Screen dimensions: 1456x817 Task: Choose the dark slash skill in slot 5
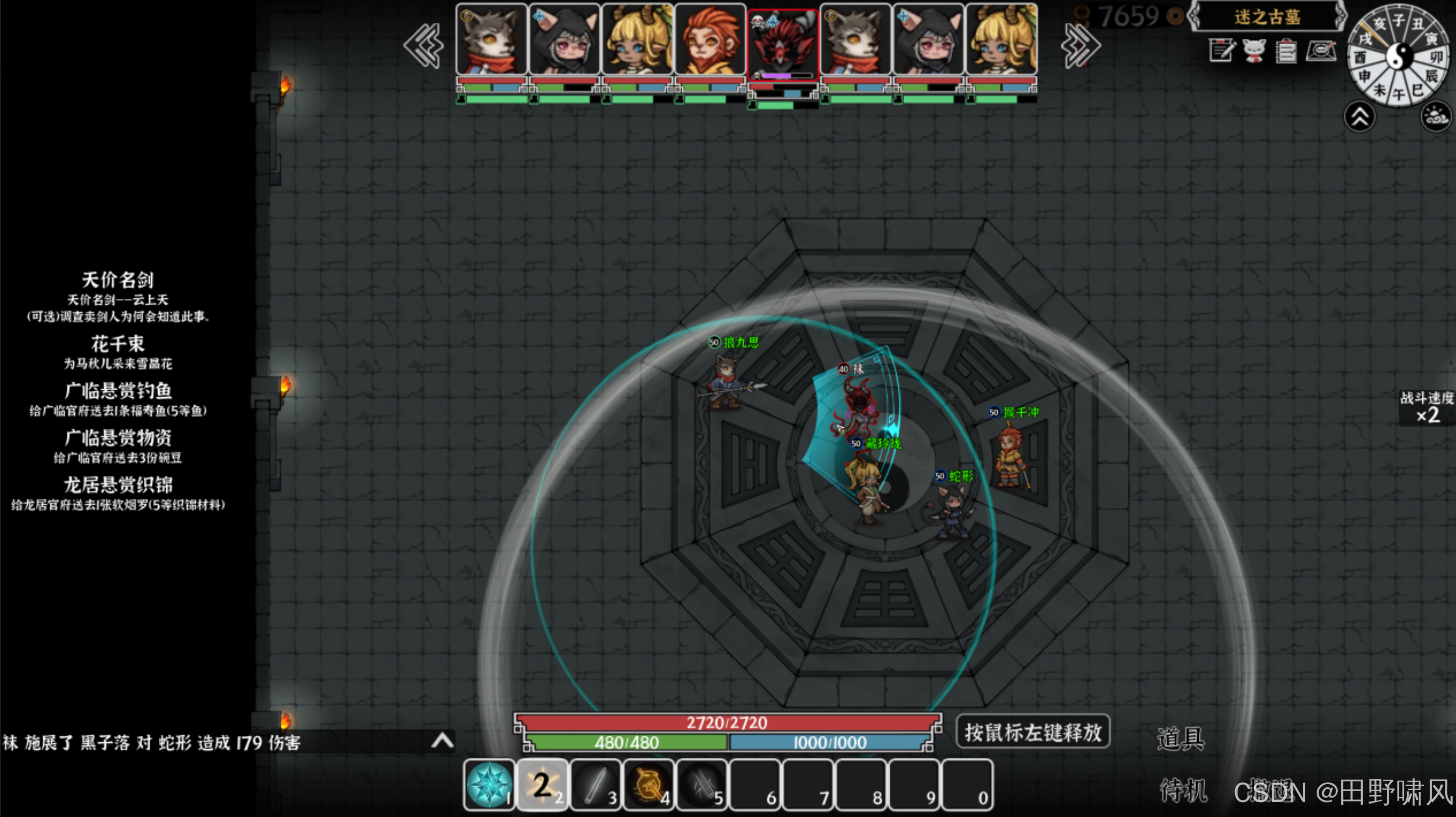(x=702, y=785)
